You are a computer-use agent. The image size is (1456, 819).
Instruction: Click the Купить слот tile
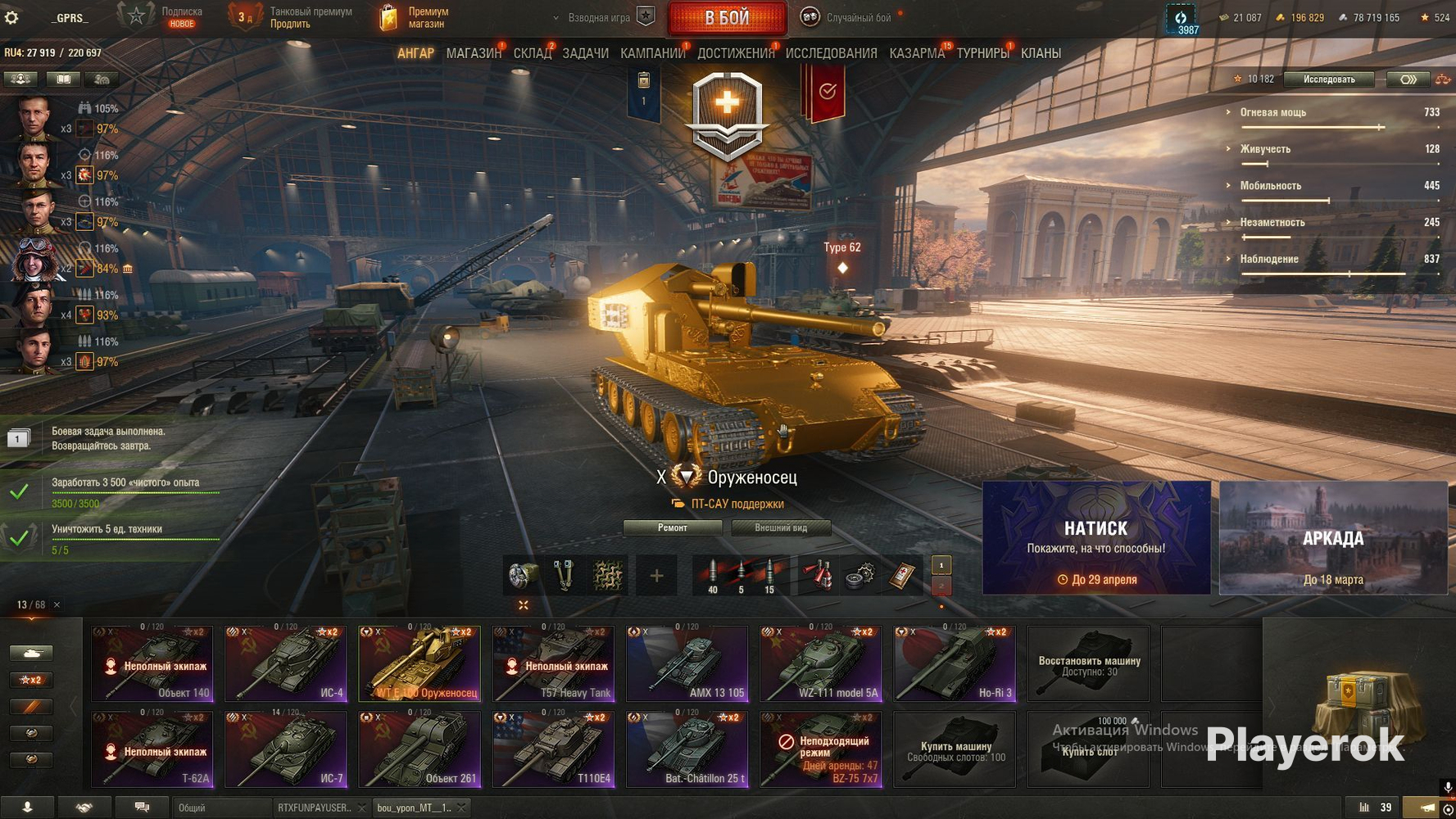pyautogui.click(x=1088, y=749)
